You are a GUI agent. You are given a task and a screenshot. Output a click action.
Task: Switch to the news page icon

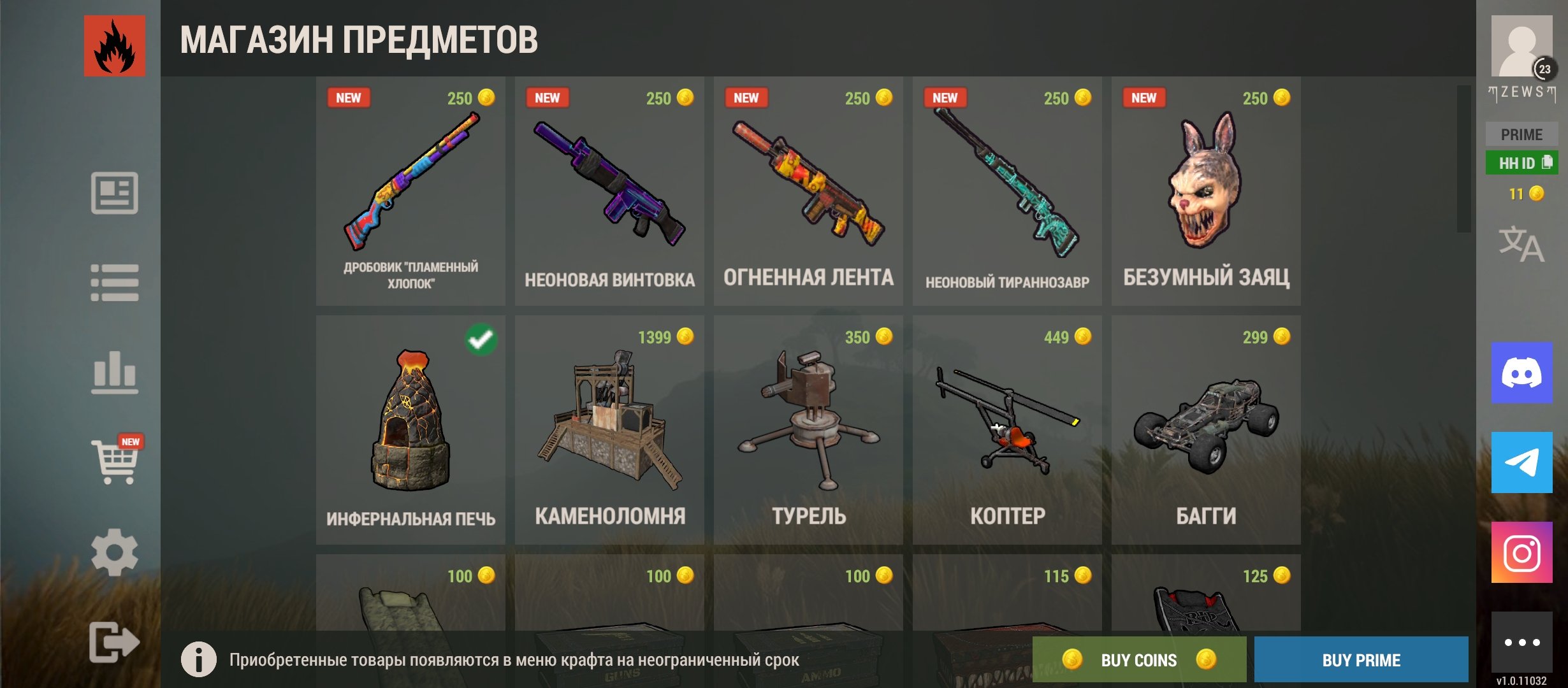tap(115, 193)
